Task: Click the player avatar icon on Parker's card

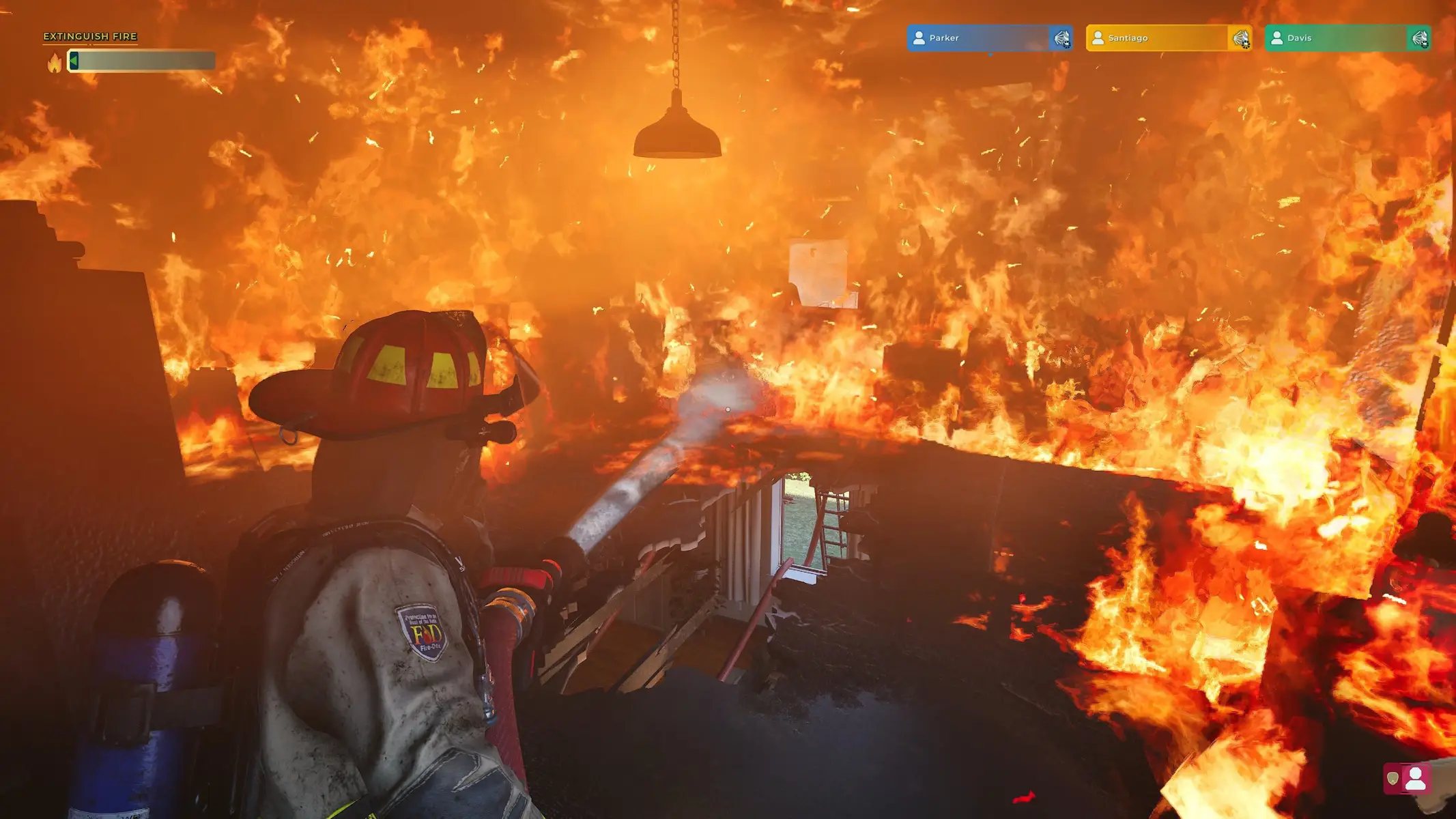Action: [919, 38]
